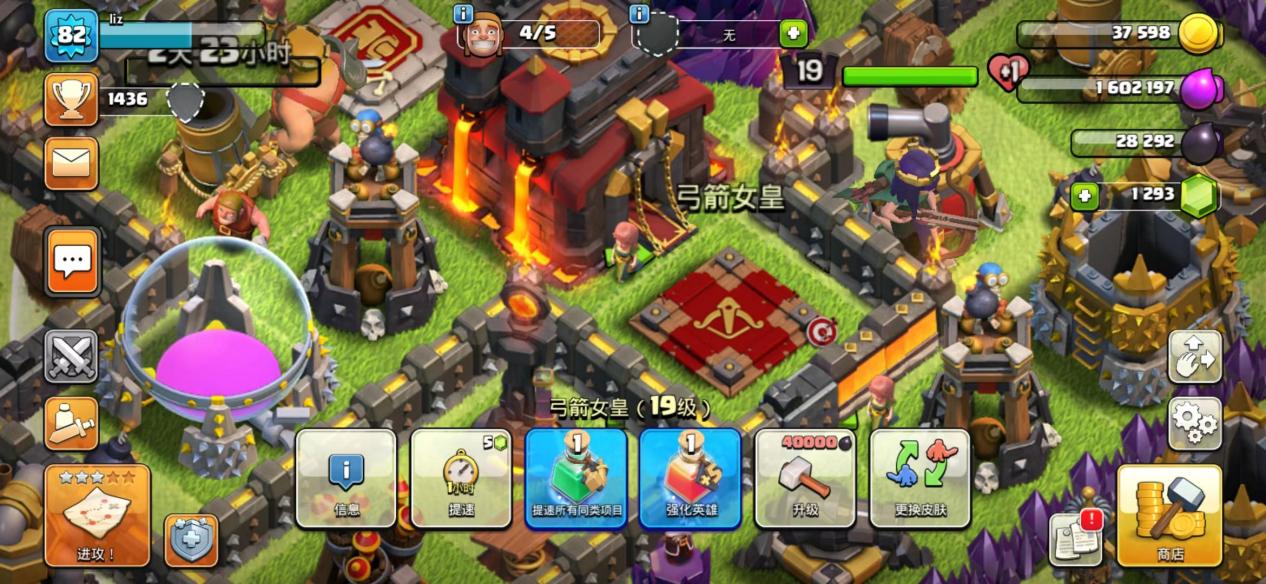Open the base layout editor hand icon

(x=1195, y=357)
